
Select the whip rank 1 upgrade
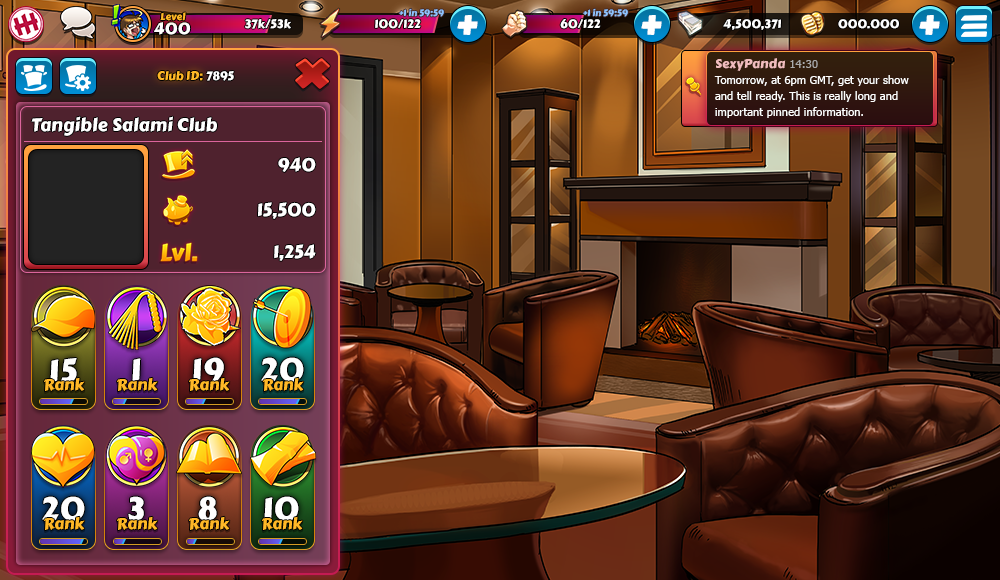click(137, 349)
